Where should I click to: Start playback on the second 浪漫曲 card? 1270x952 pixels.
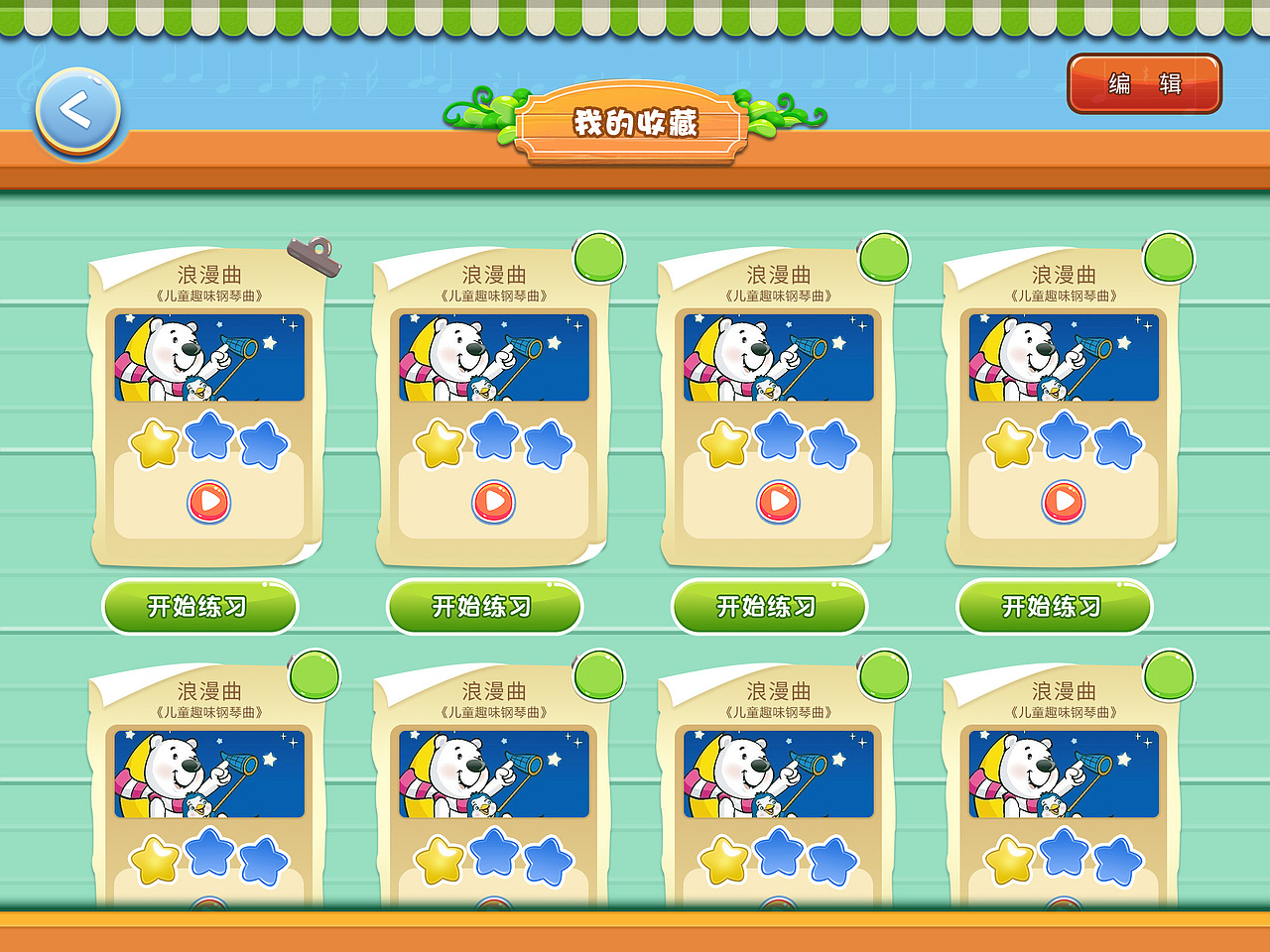pyautogui.click(x=493, y=501)
